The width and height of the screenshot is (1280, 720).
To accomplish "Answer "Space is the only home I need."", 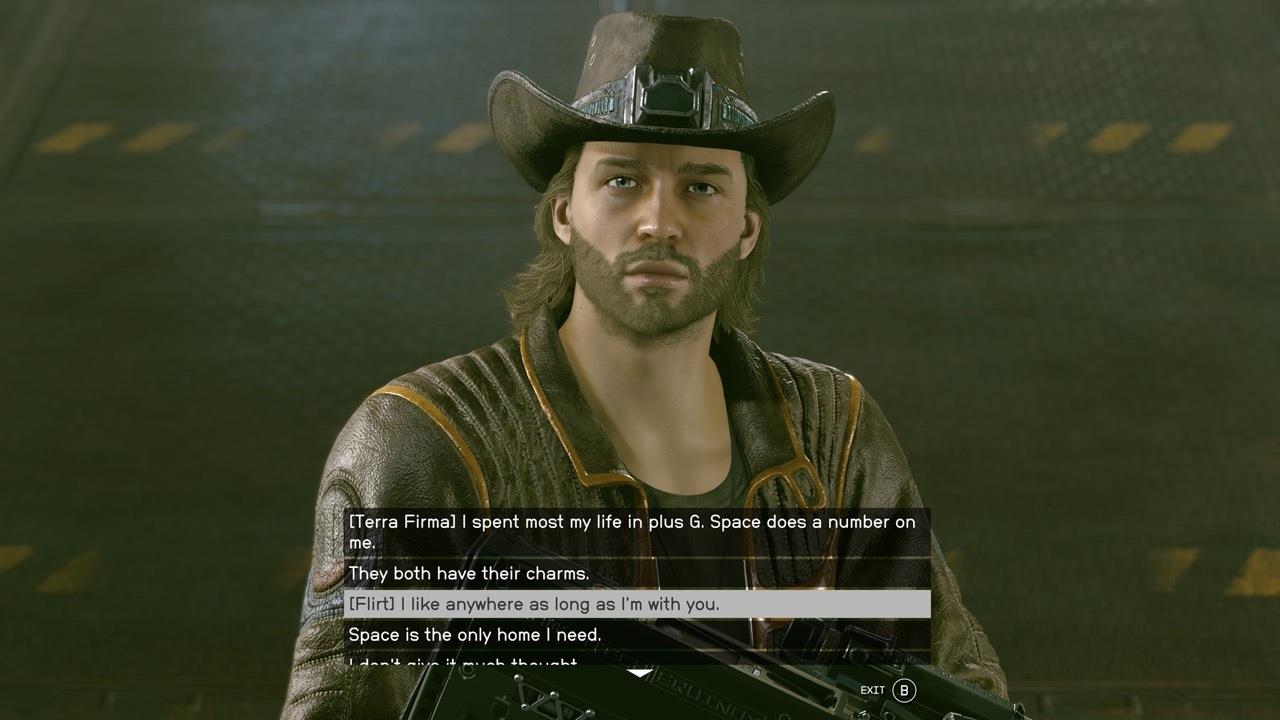I will click(636, 634).
